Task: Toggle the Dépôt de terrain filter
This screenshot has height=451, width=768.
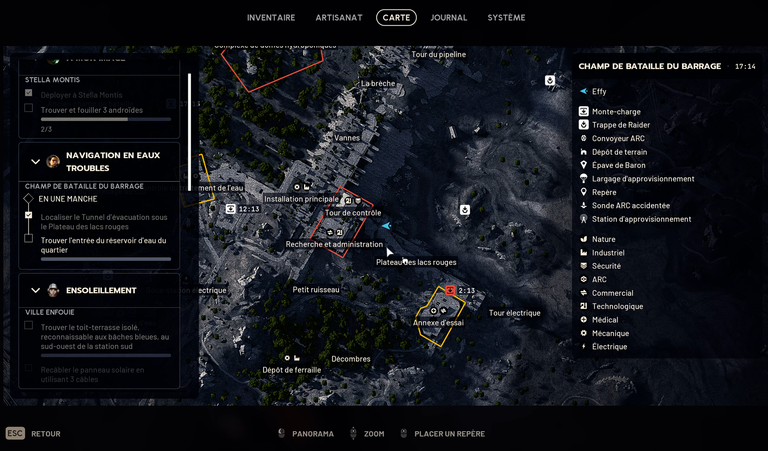Action: [x=619, y=152]
